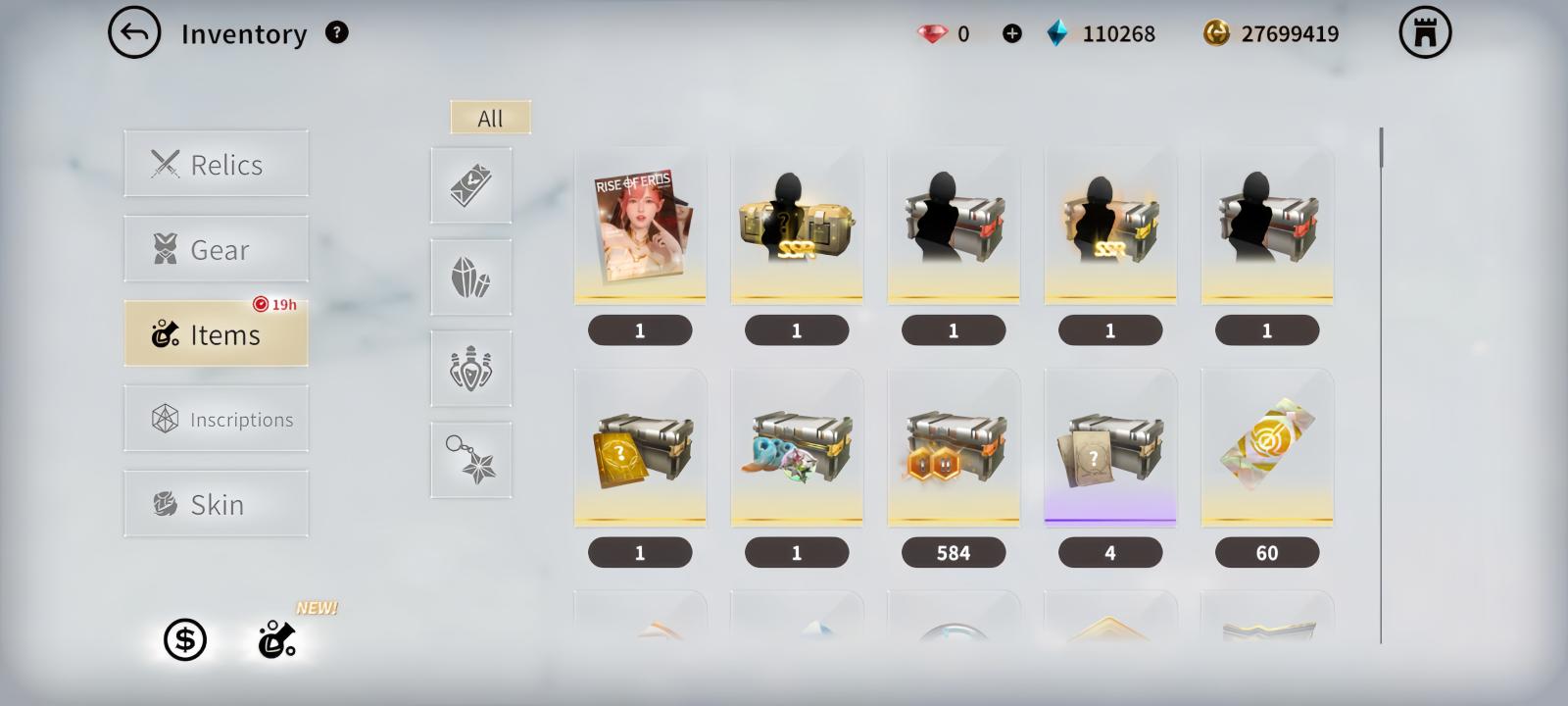Image resolution: width=1568 pixels, height=706 pixels.
Task: Open the Inventory help question mark
Action: [x=336, y=32]
